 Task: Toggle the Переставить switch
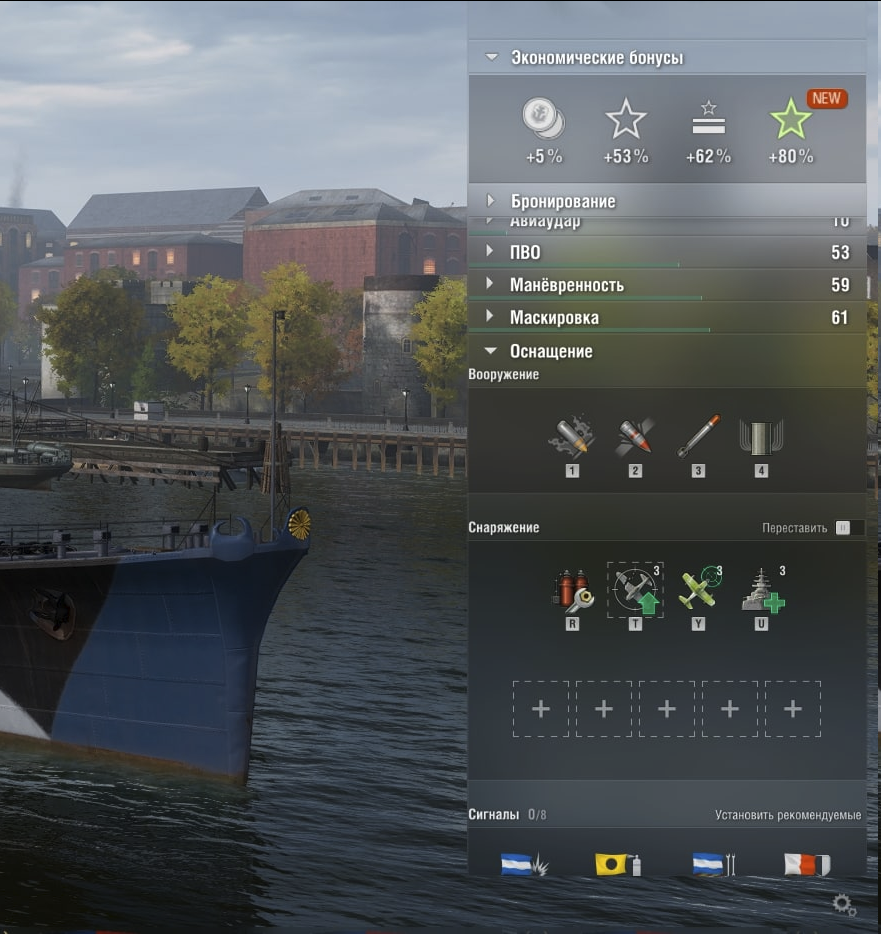843,528
